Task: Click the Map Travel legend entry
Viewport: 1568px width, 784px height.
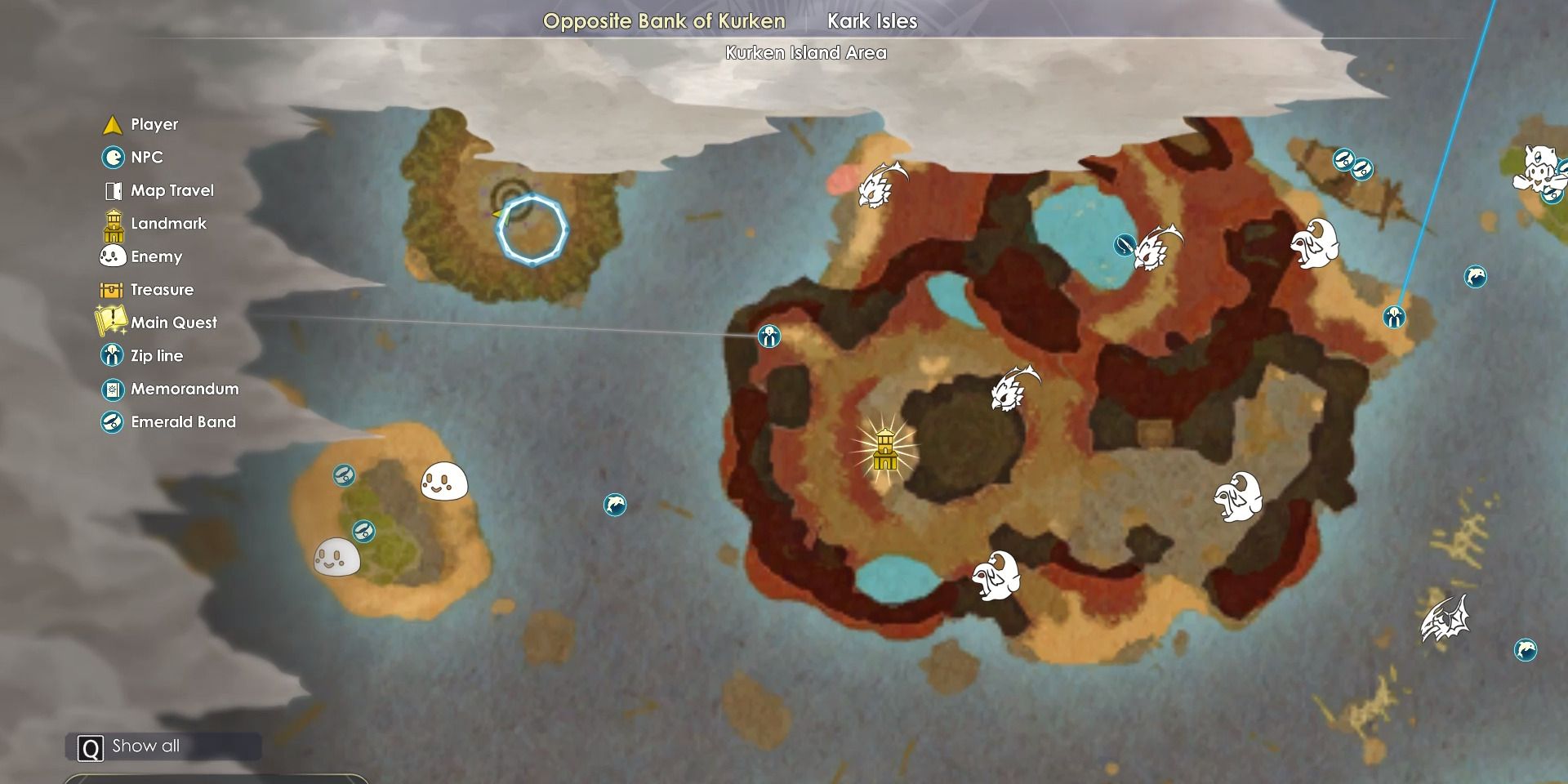Action: [x=171, y=191]
